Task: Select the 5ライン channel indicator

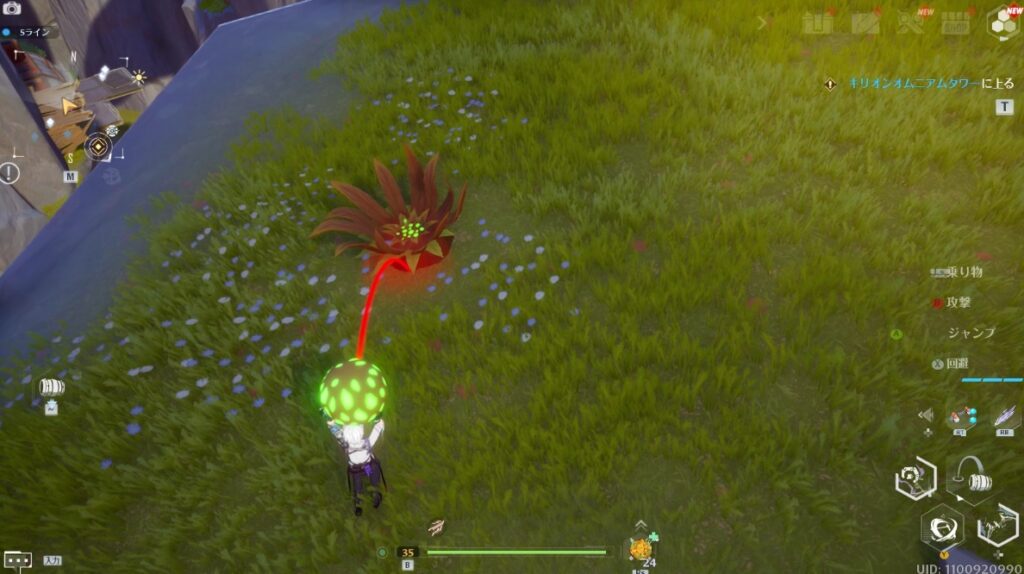Action: pyautogui.click(x=30, y=32)
